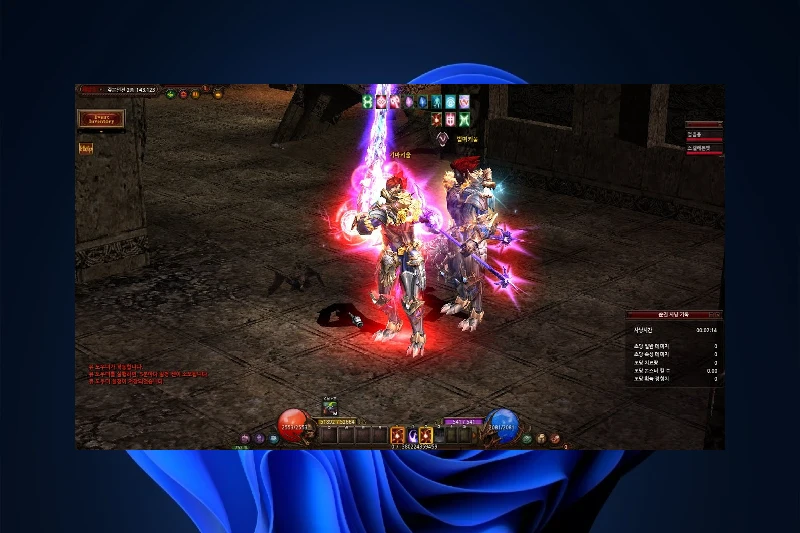800x533 pixels.
Task: Activate the purple crescent skill in the hotbar
Action: tap(413, 436)
